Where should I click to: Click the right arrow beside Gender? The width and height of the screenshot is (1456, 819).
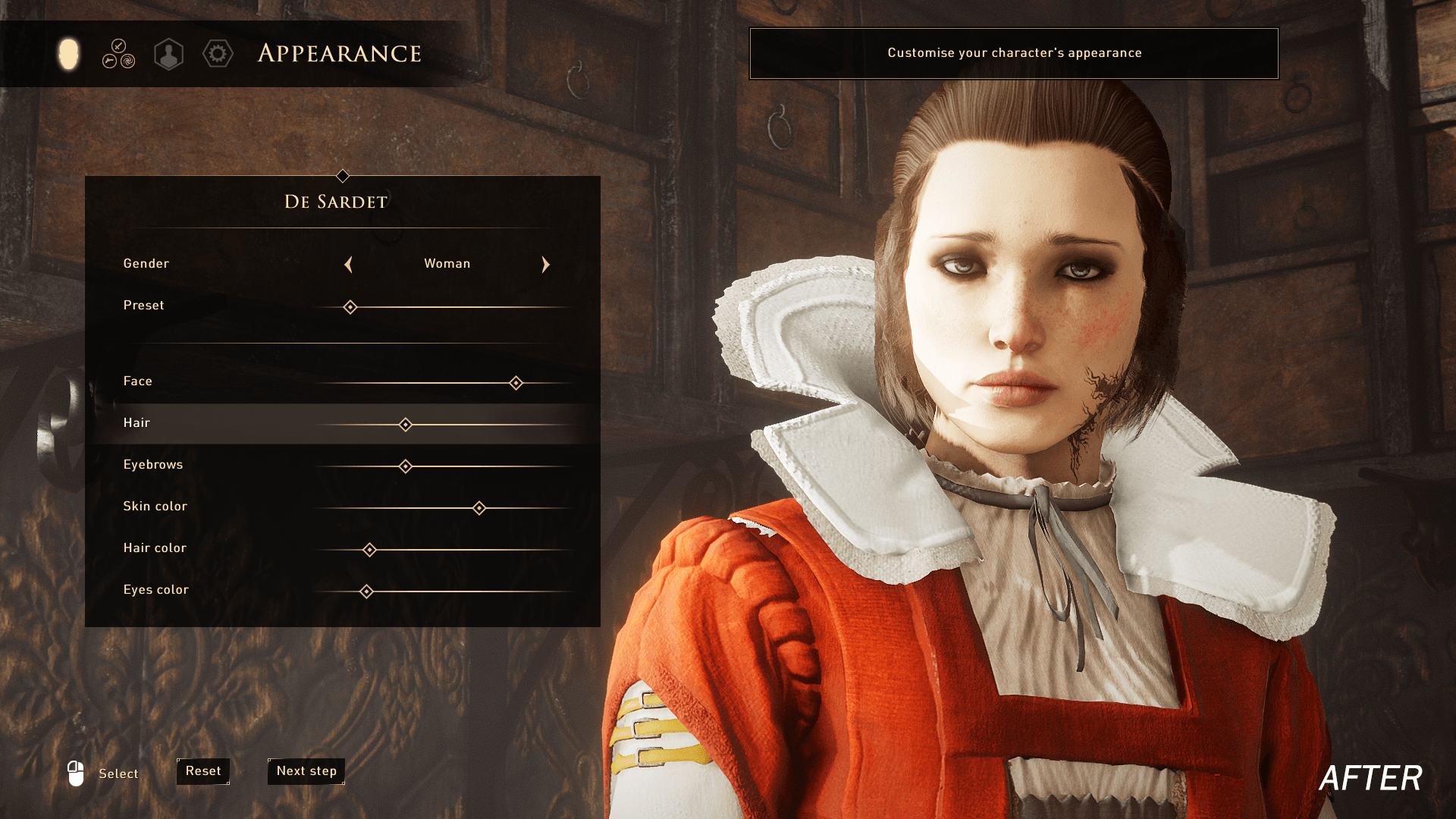coord(545,265)
